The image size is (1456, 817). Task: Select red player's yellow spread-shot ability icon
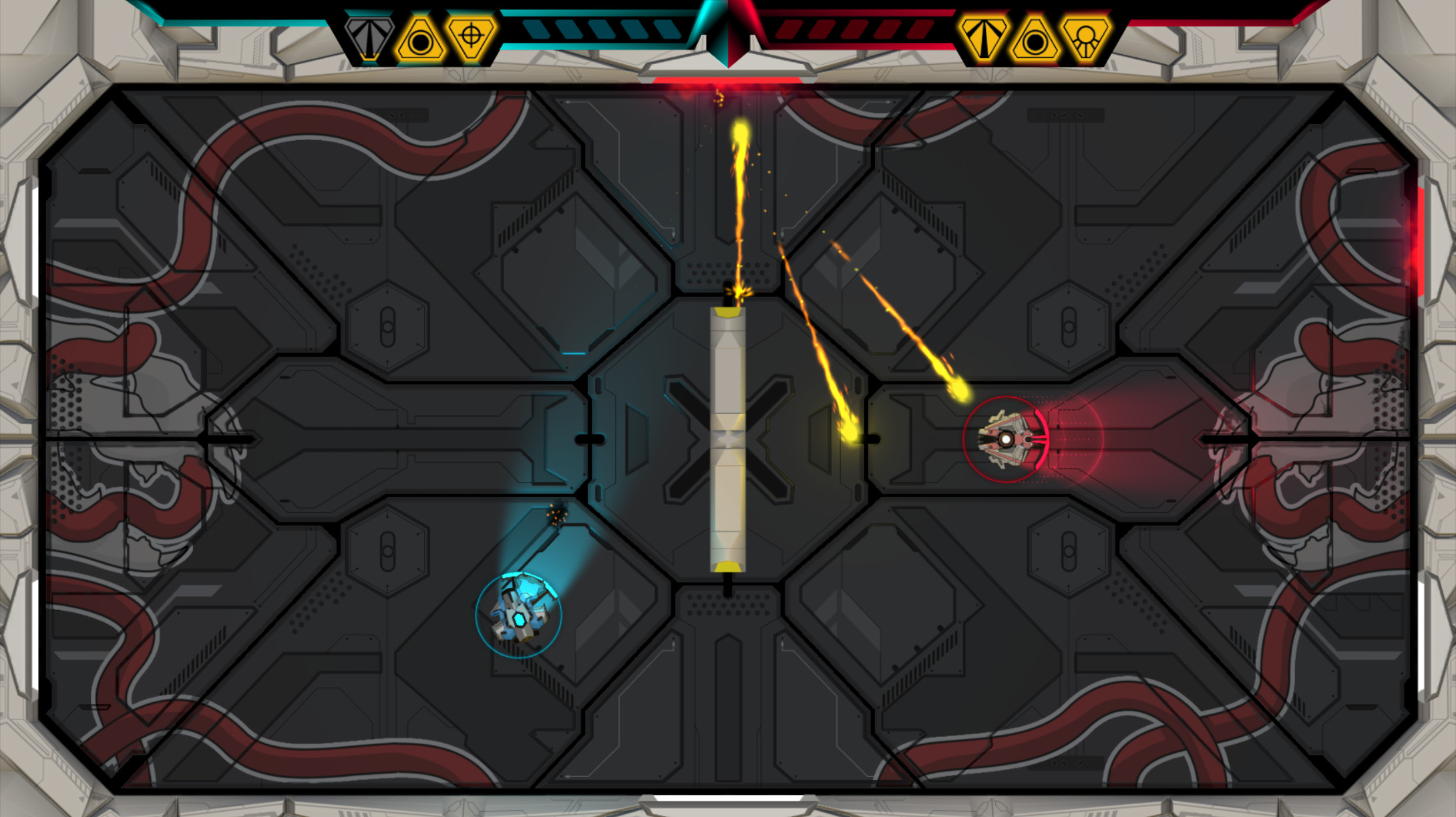click(x=984, y=39)
